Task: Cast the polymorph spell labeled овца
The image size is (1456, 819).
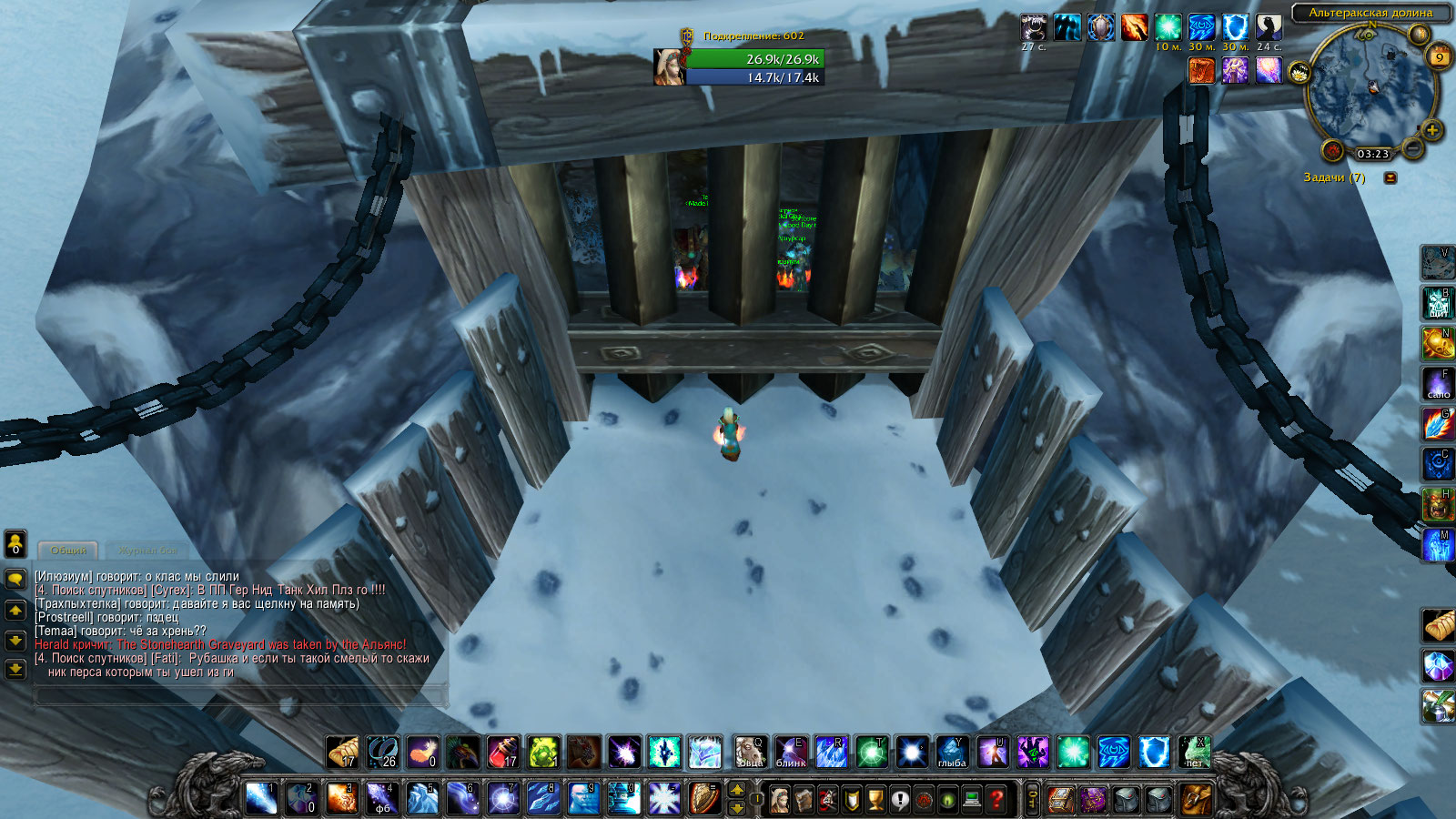Action: (x=750, y=753)
